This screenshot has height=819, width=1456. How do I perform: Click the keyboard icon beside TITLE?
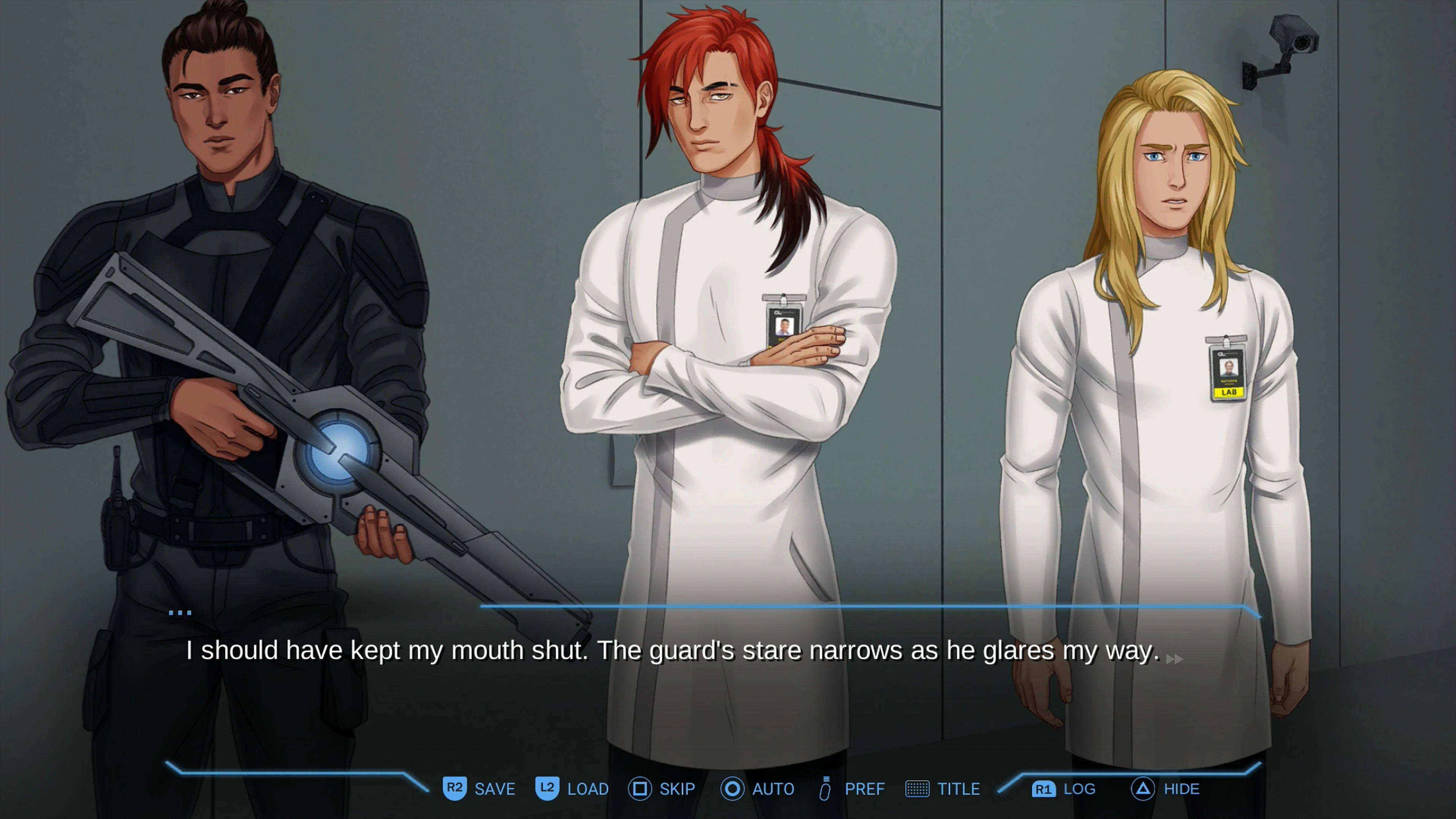pos(918,789)
